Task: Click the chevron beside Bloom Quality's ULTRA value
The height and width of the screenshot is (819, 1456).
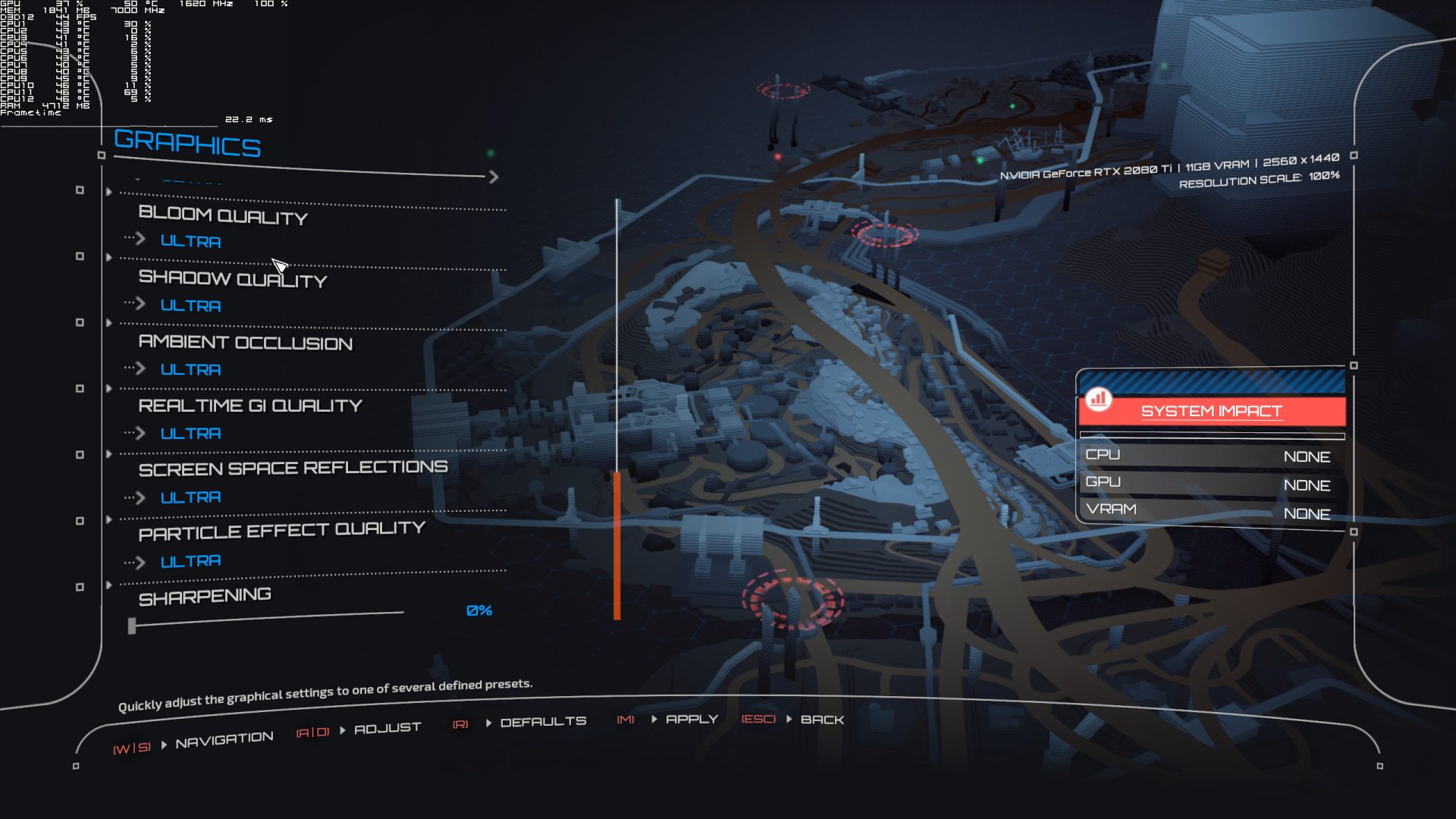Action: 141,240
